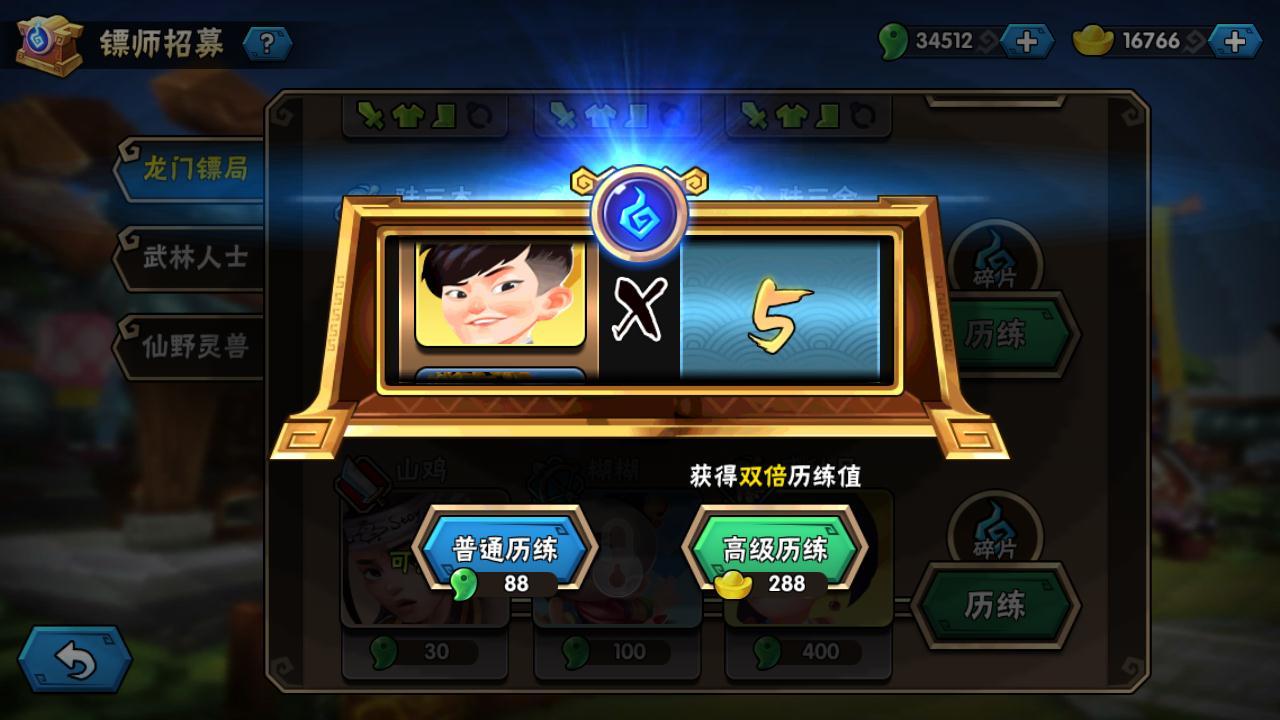Switch to the 武林人士 tab
1280x720 pixels.
coord(194,257)
